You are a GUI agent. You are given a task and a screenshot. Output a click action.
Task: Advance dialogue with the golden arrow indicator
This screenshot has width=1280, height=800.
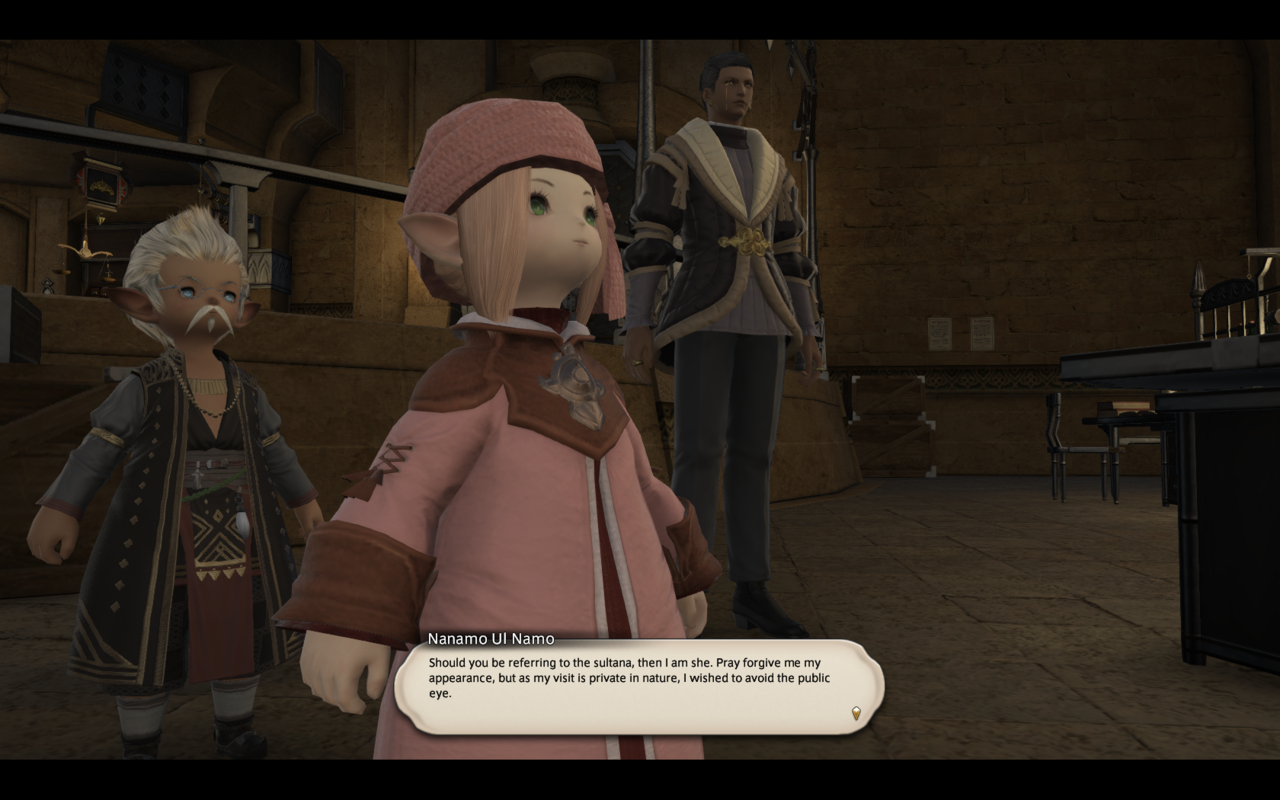[x=856, y=713]
